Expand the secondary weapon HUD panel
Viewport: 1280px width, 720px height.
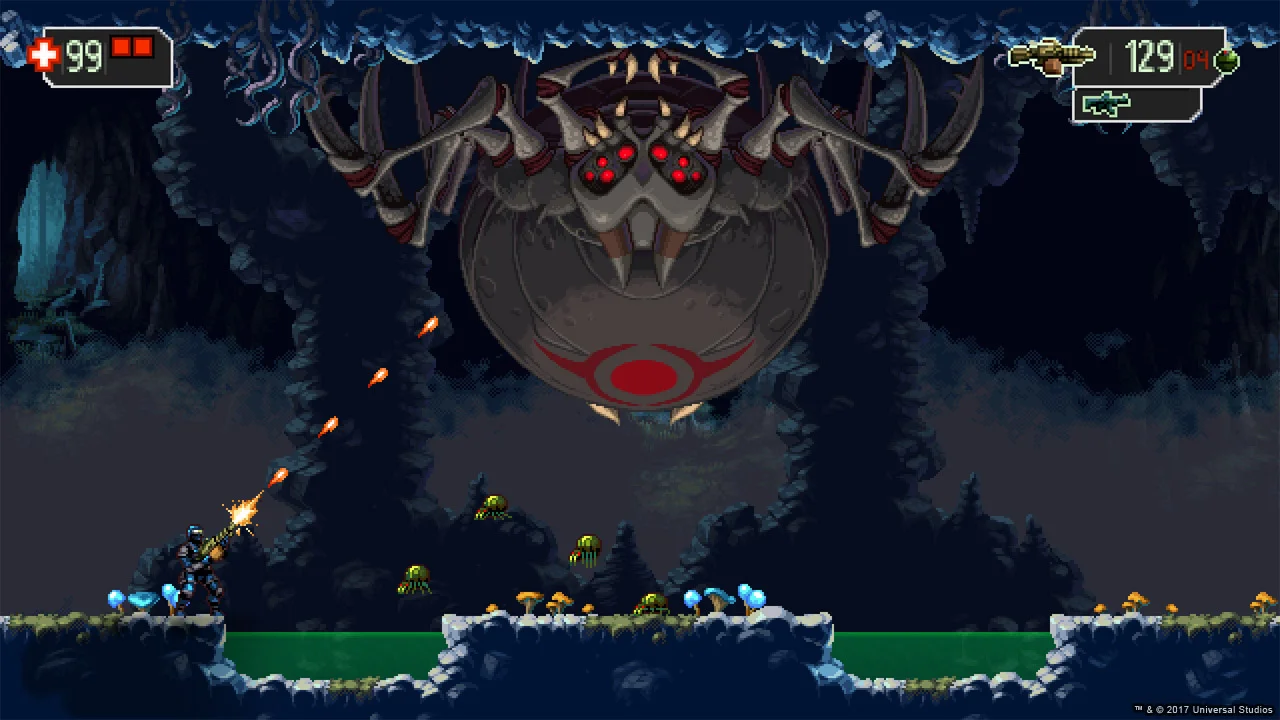click(1137, 103)
